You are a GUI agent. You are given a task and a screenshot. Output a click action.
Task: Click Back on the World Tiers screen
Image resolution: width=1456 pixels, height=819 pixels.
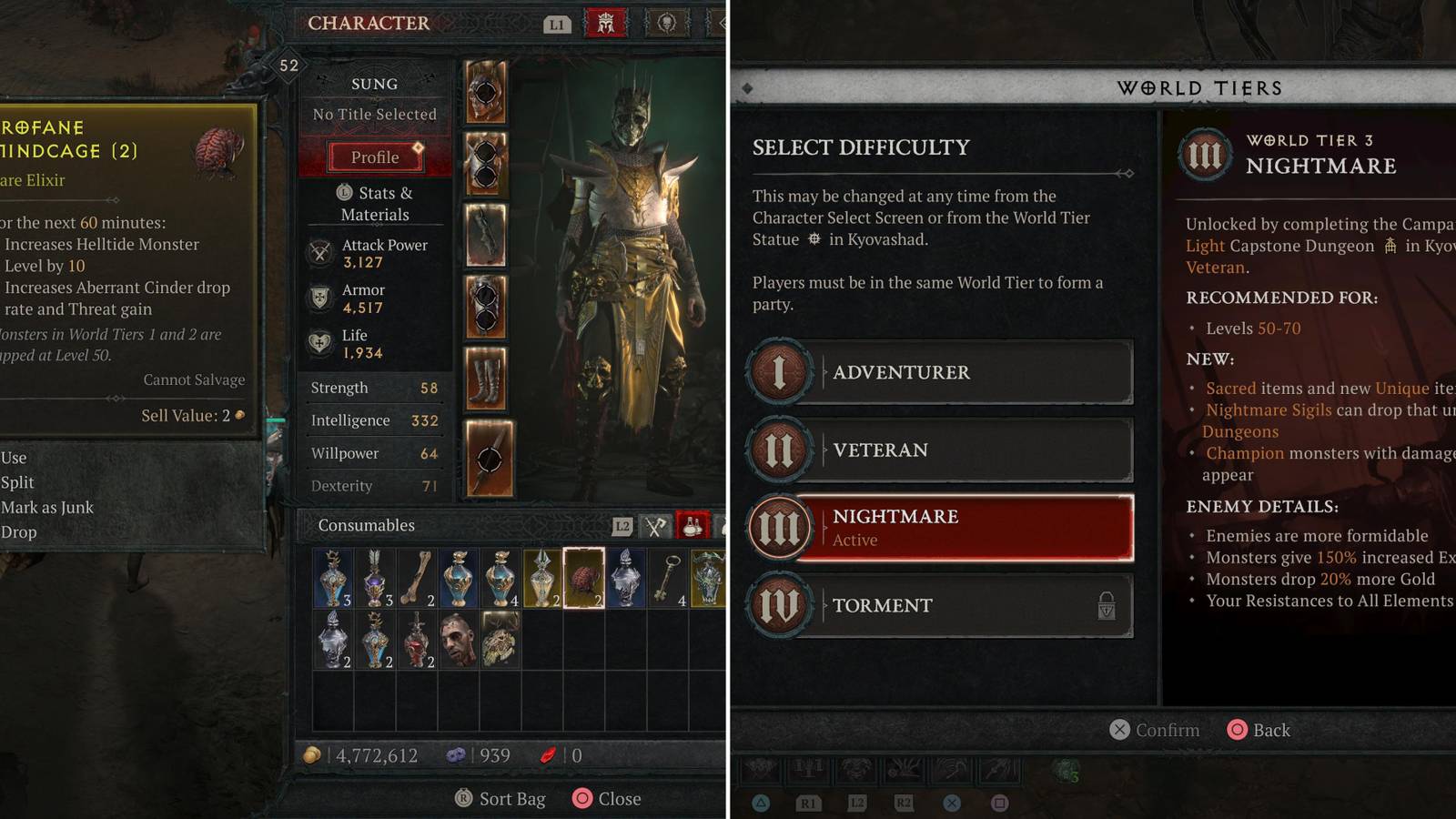(1259, 730)
